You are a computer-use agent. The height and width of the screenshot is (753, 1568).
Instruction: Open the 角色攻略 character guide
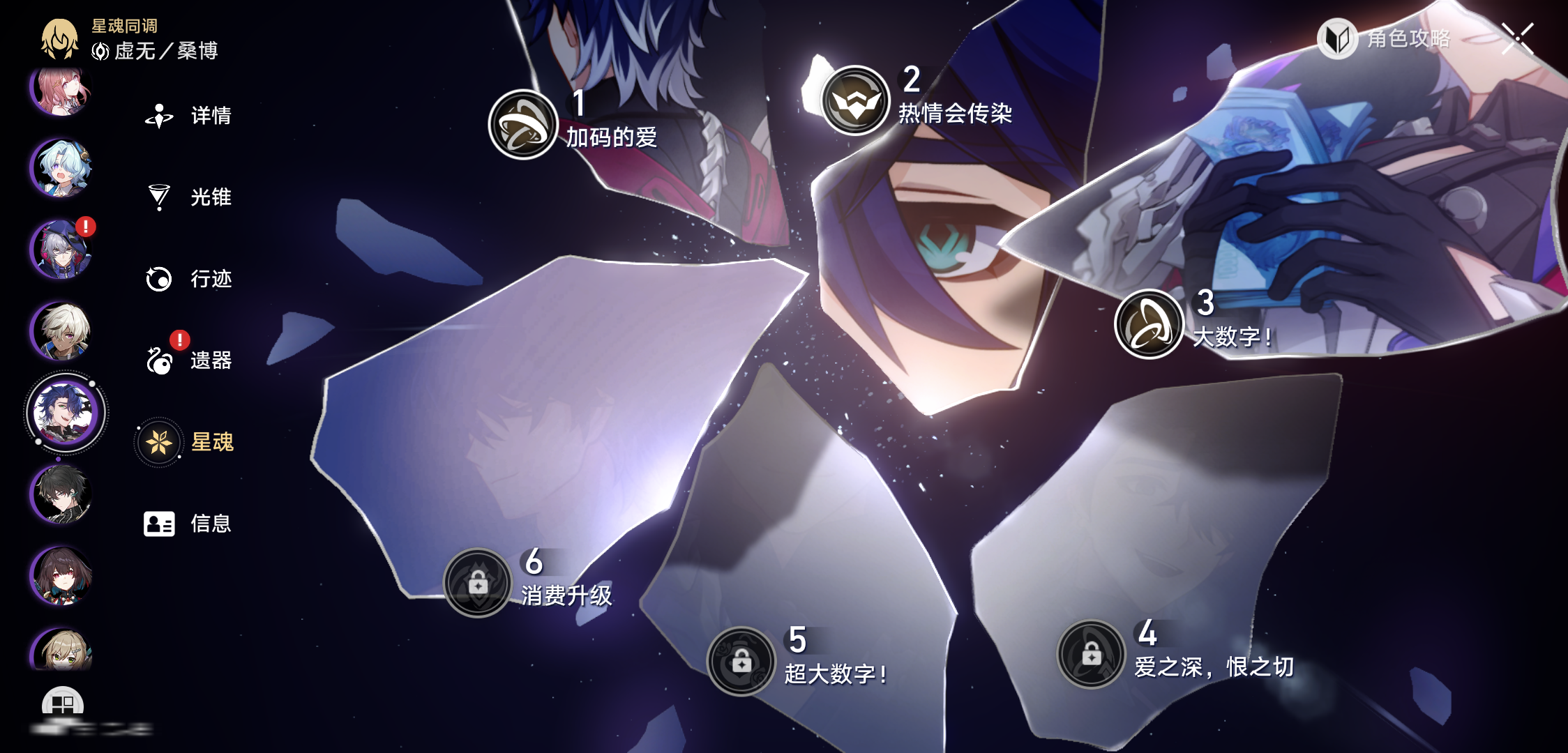pos(1385,39)
